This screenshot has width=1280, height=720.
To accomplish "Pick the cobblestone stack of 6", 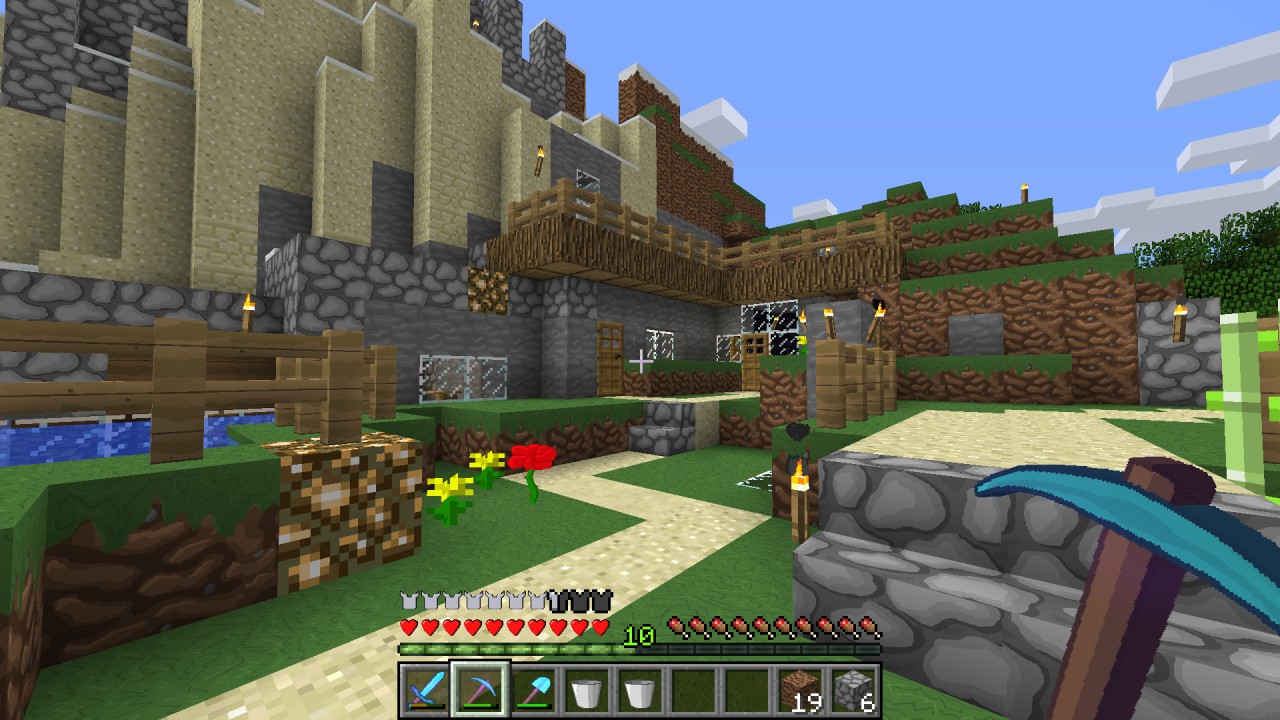I will tap(855, 690).
